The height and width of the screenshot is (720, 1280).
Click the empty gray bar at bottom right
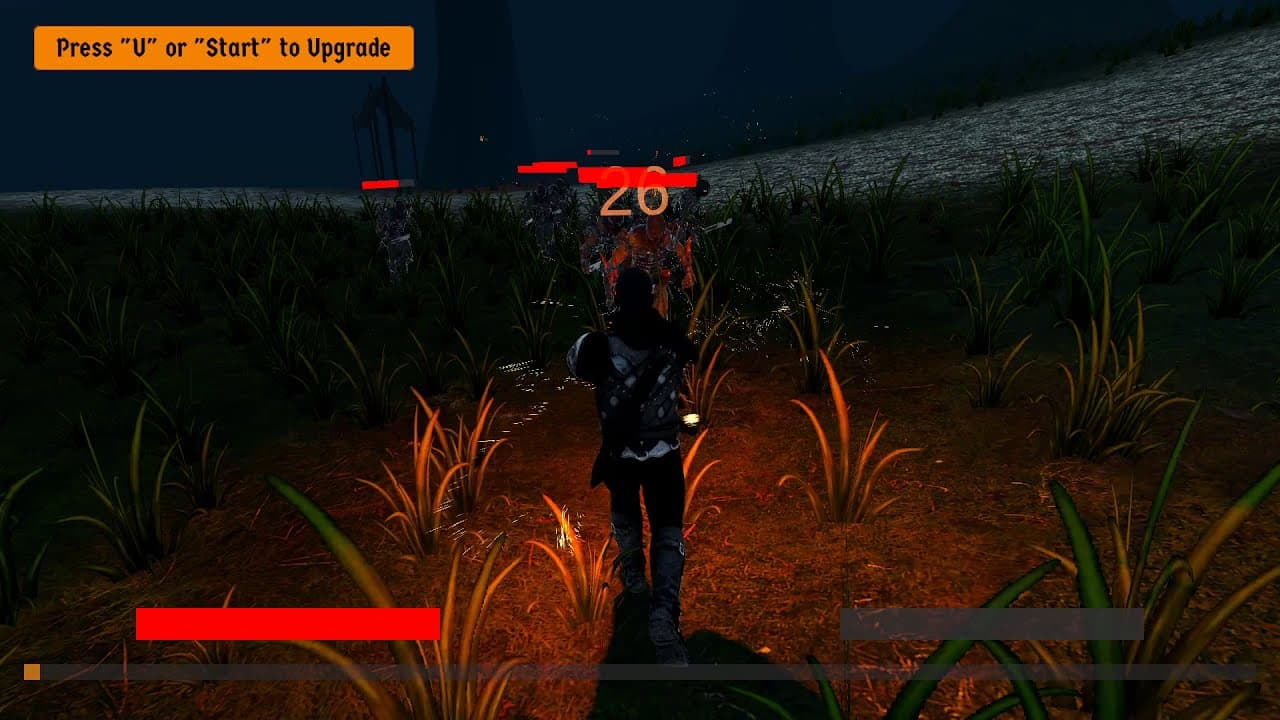point(990,625)
